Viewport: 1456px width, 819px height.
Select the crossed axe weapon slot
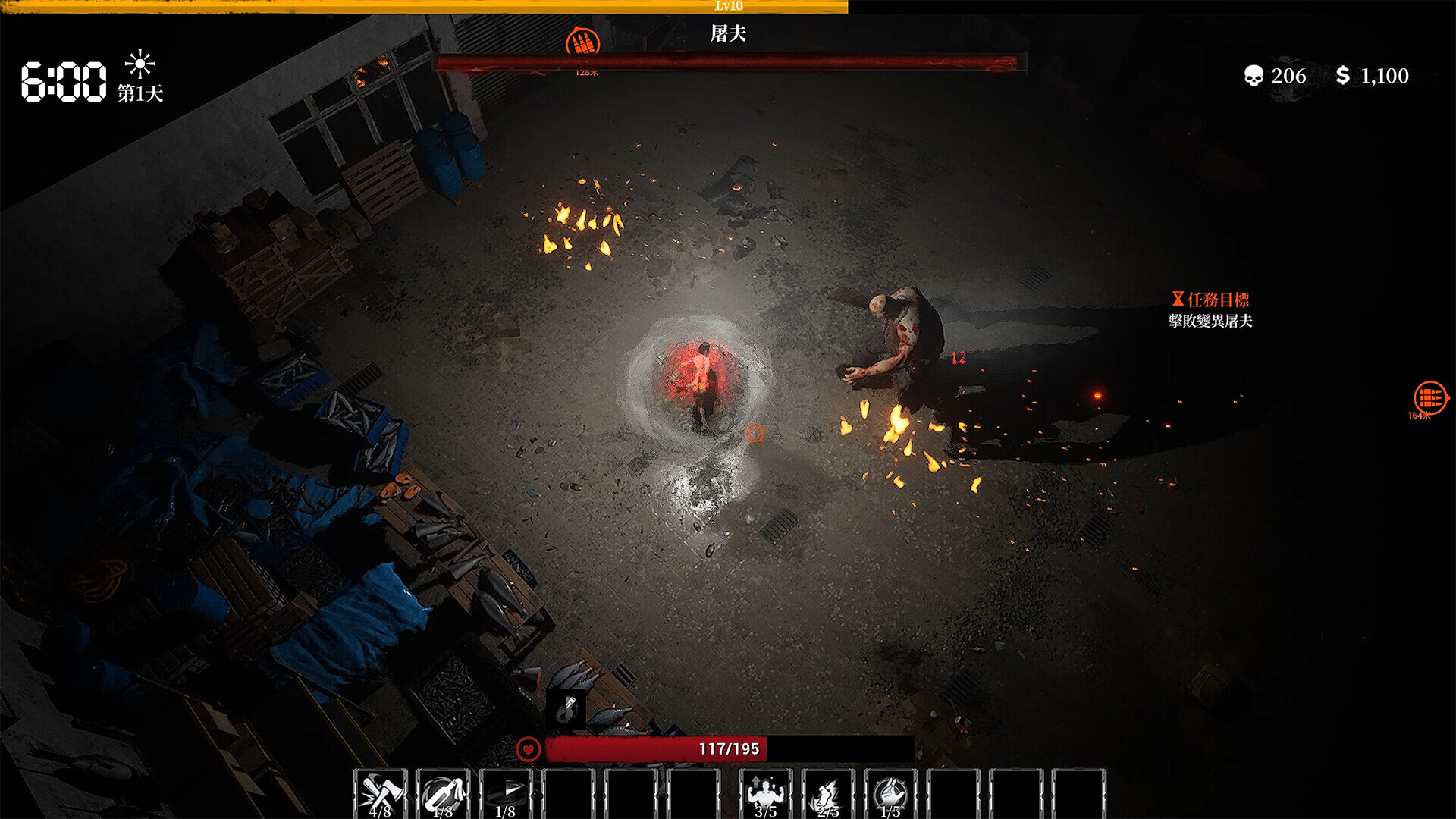click(380, 793)
